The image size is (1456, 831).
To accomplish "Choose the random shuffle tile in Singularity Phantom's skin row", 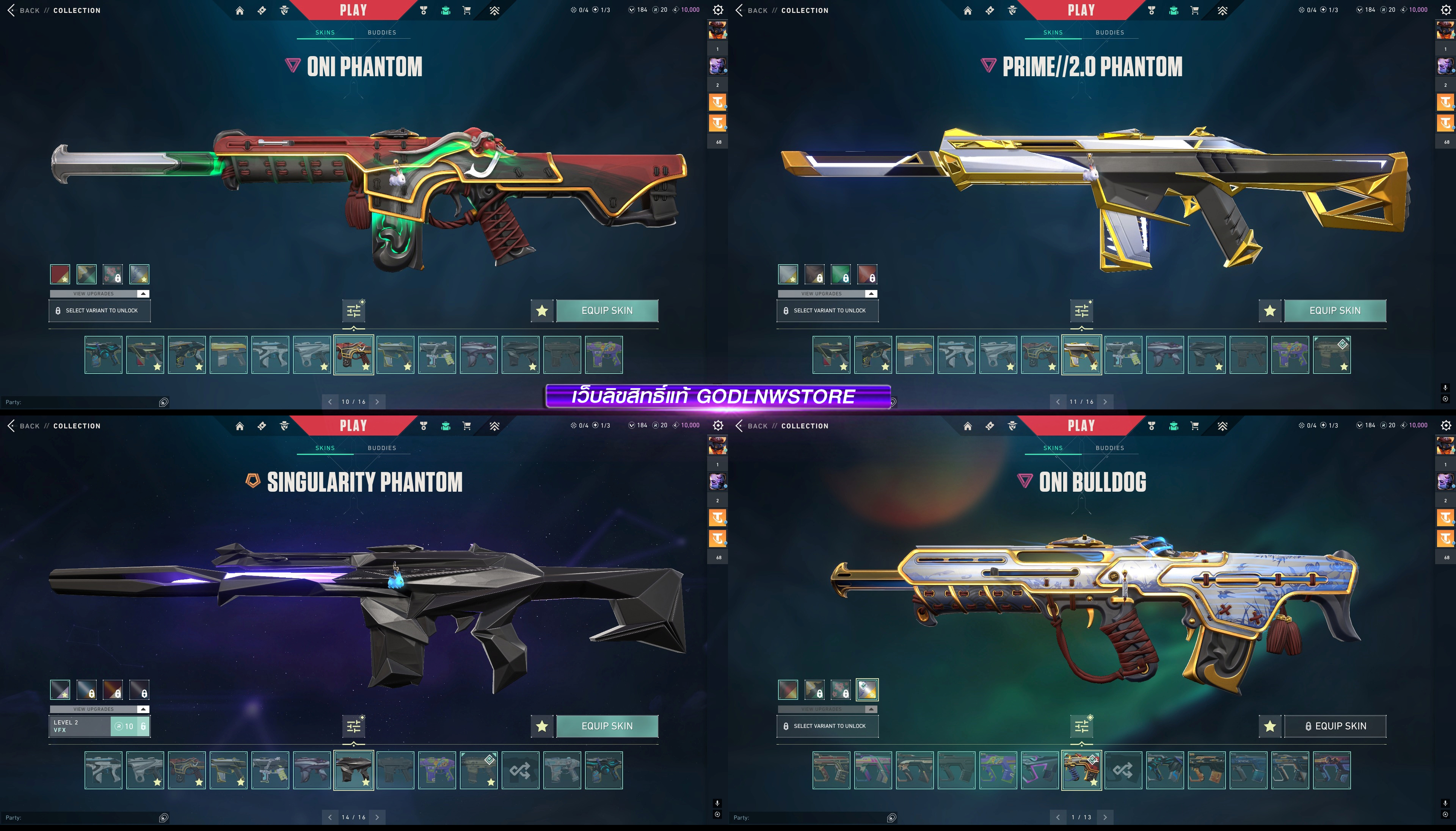I will pyautogui.click(x=520, y=770).
